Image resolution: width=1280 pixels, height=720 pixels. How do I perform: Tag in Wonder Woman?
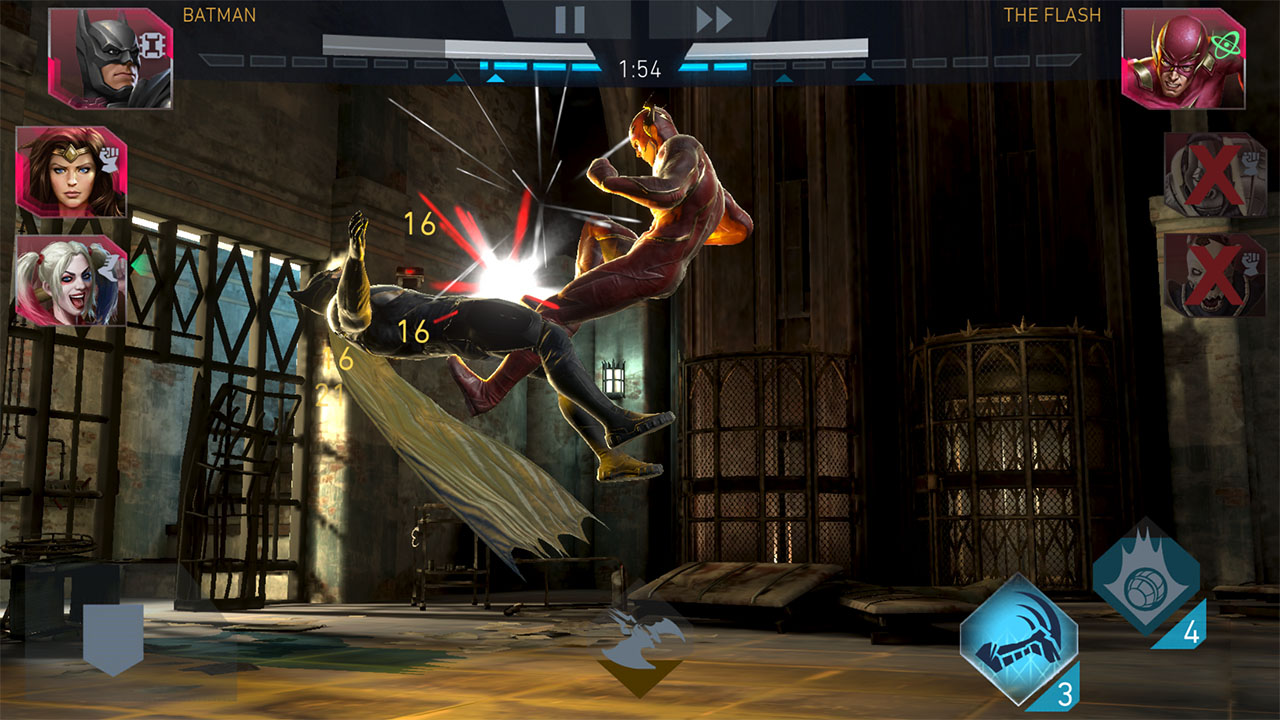click(x=70, y=172)
